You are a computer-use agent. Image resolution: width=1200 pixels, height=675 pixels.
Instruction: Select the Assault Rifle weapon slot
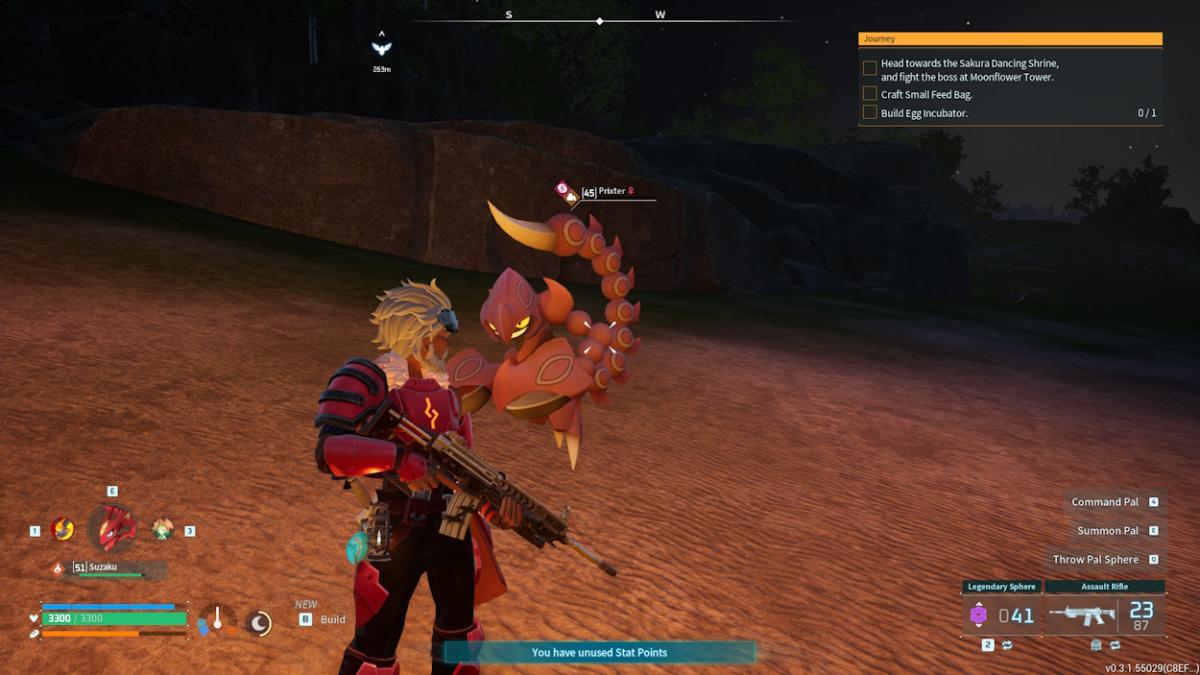tap(1105, 614)
